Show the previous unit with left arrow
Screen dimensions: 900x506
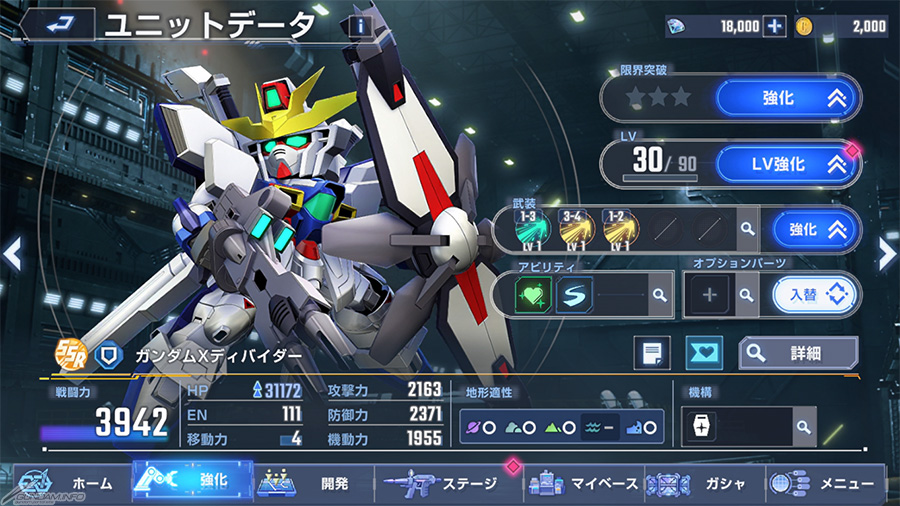12,254
